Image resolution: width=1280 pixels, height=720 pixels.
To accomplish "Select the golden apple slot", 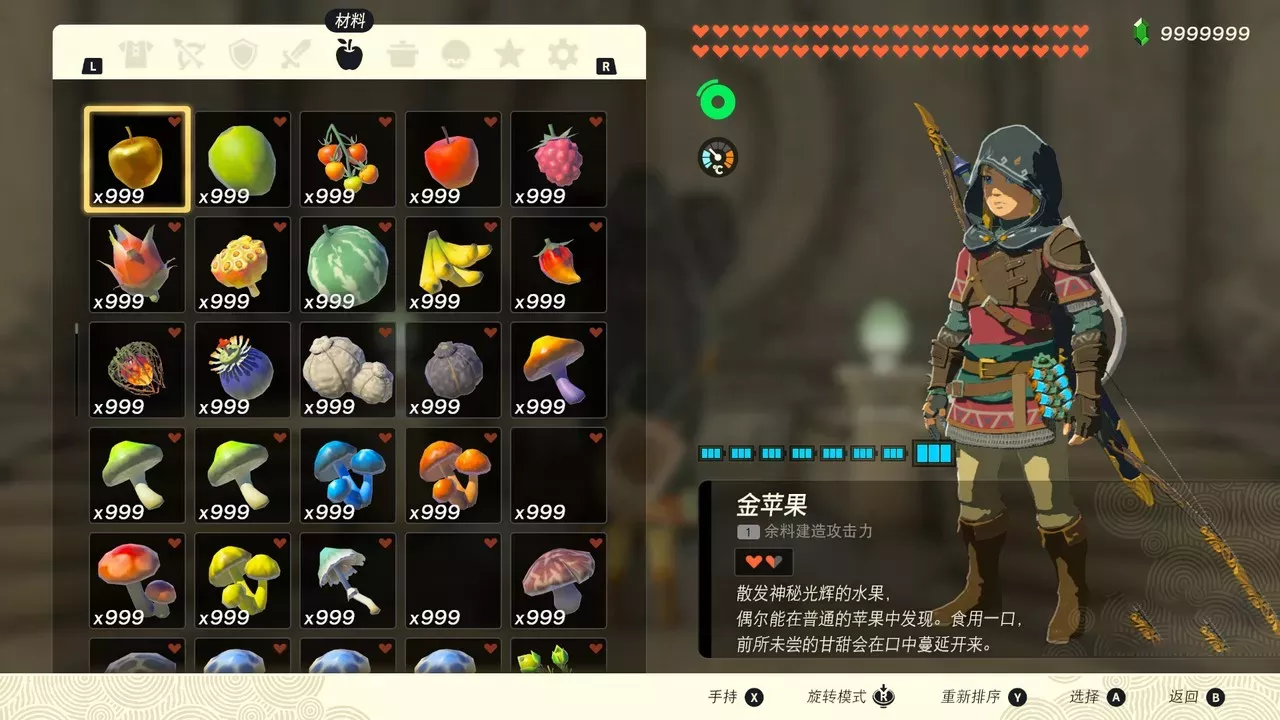I will [x=137, y=159].
